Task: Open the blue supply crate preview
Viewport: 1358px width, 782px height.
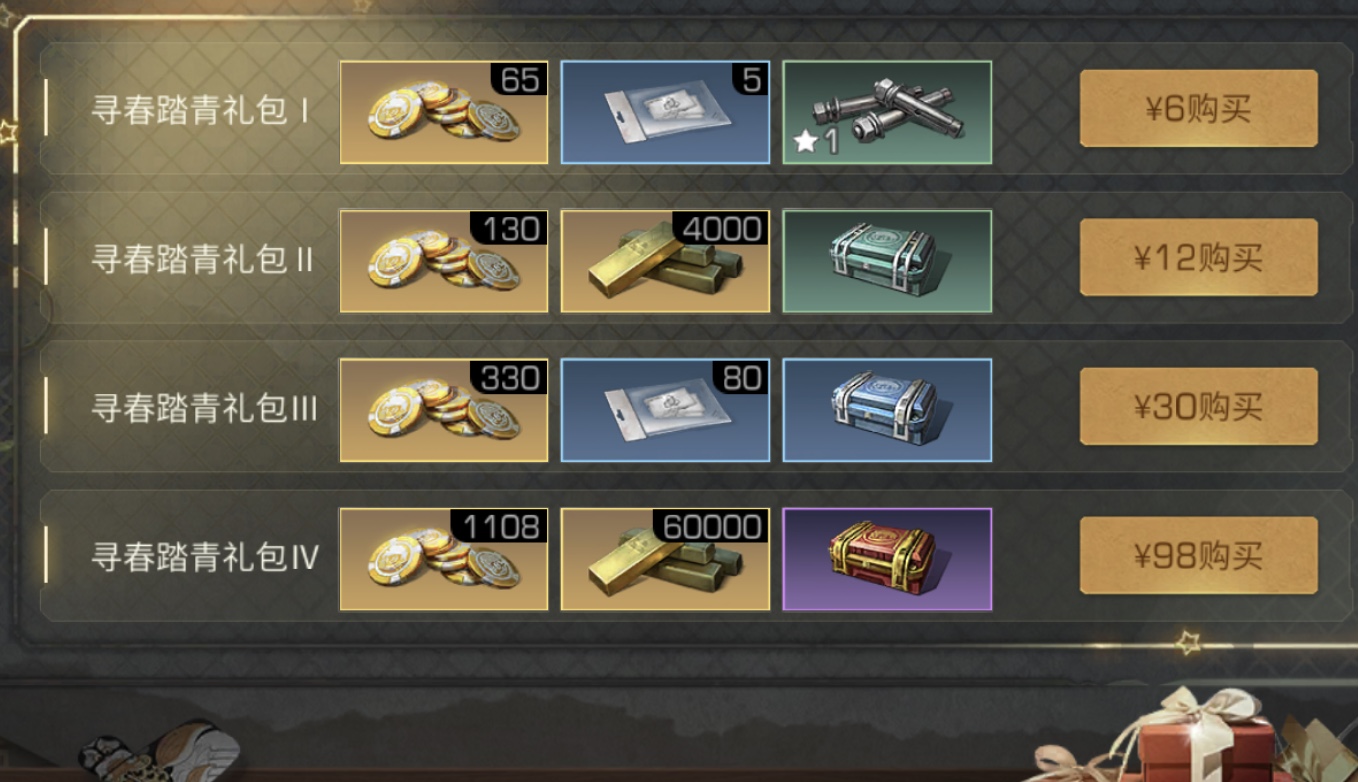Action: (887, 410)
